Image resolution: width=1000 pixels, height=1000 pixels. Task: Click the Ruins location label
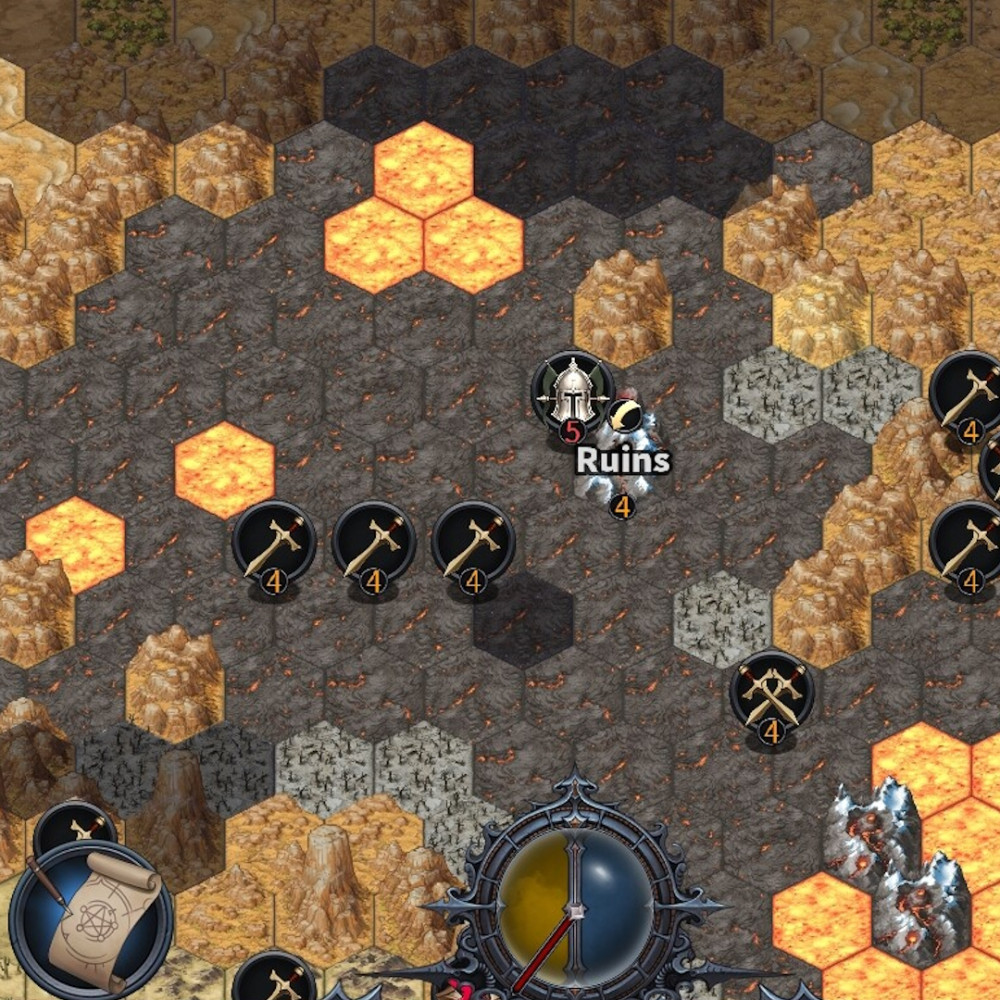tap(623, 461)
